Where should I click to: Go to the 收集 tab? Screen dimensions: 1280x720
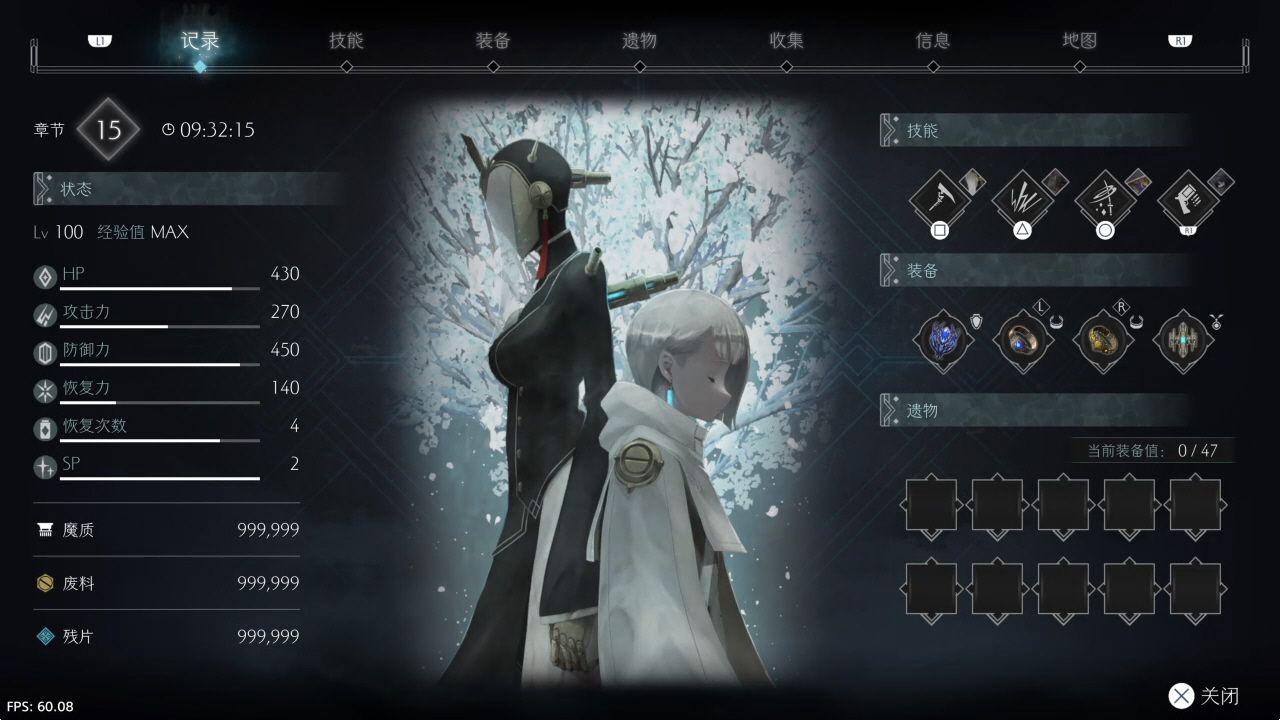tap(786, 41)
